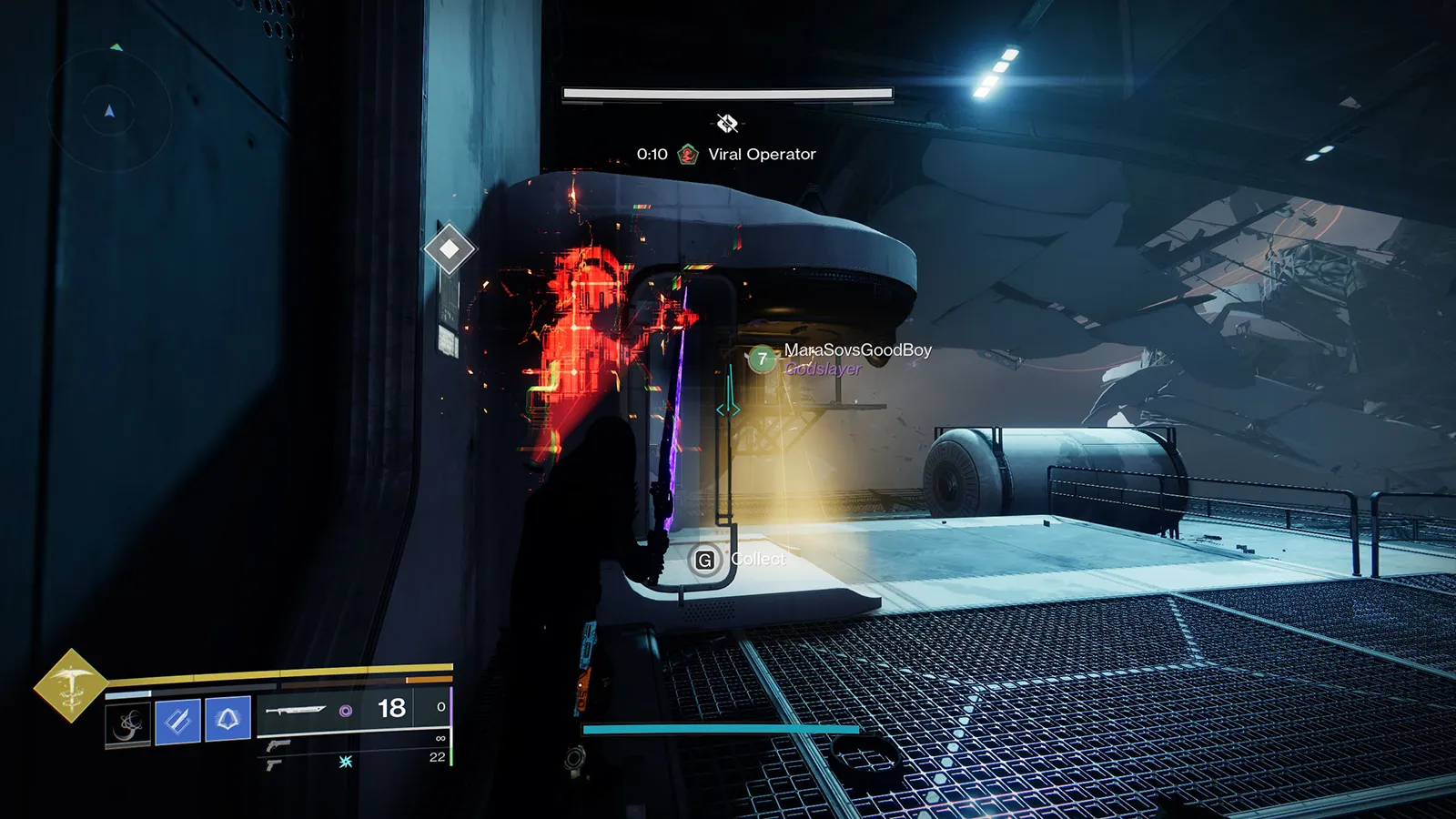The width and height of the screenshot is (1456, 819).
Task: Select the equipped sword weapon icon
Action: (296, 710)
